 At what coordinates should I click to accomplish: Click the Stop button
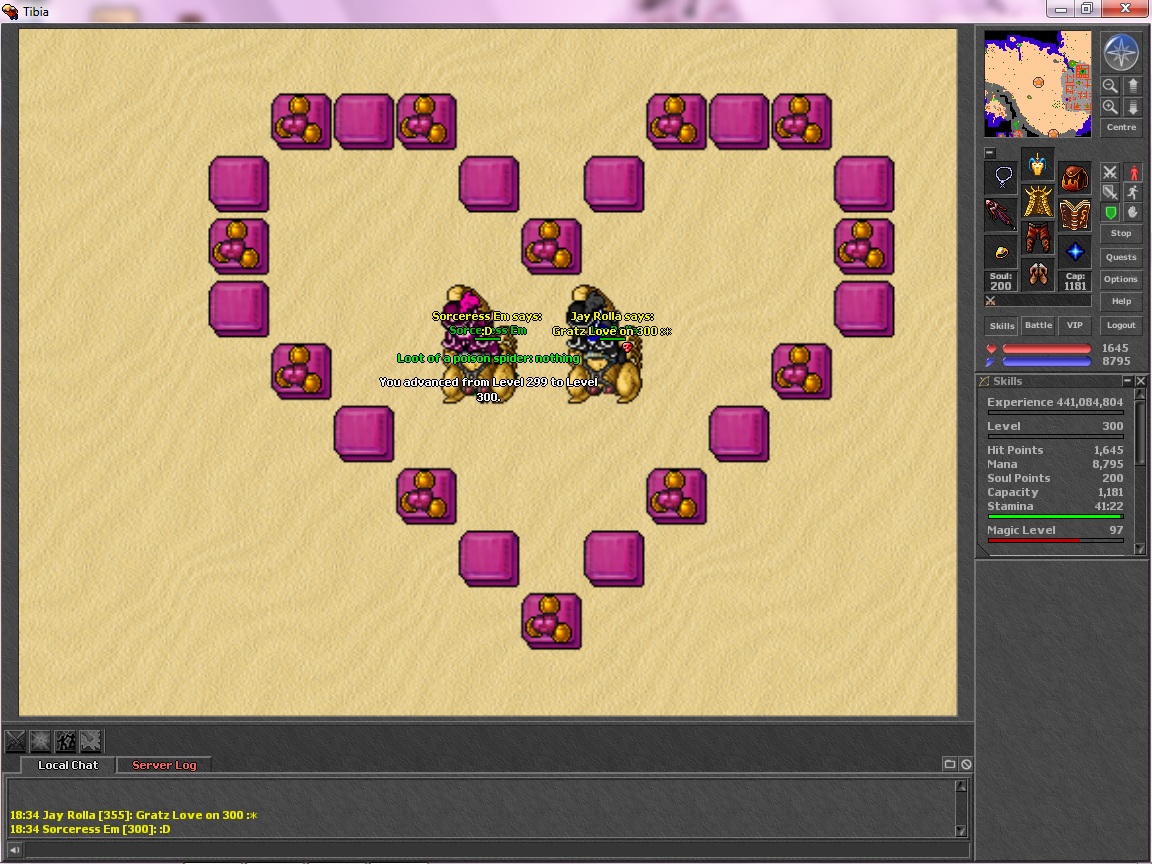(x=1121, y=233)
